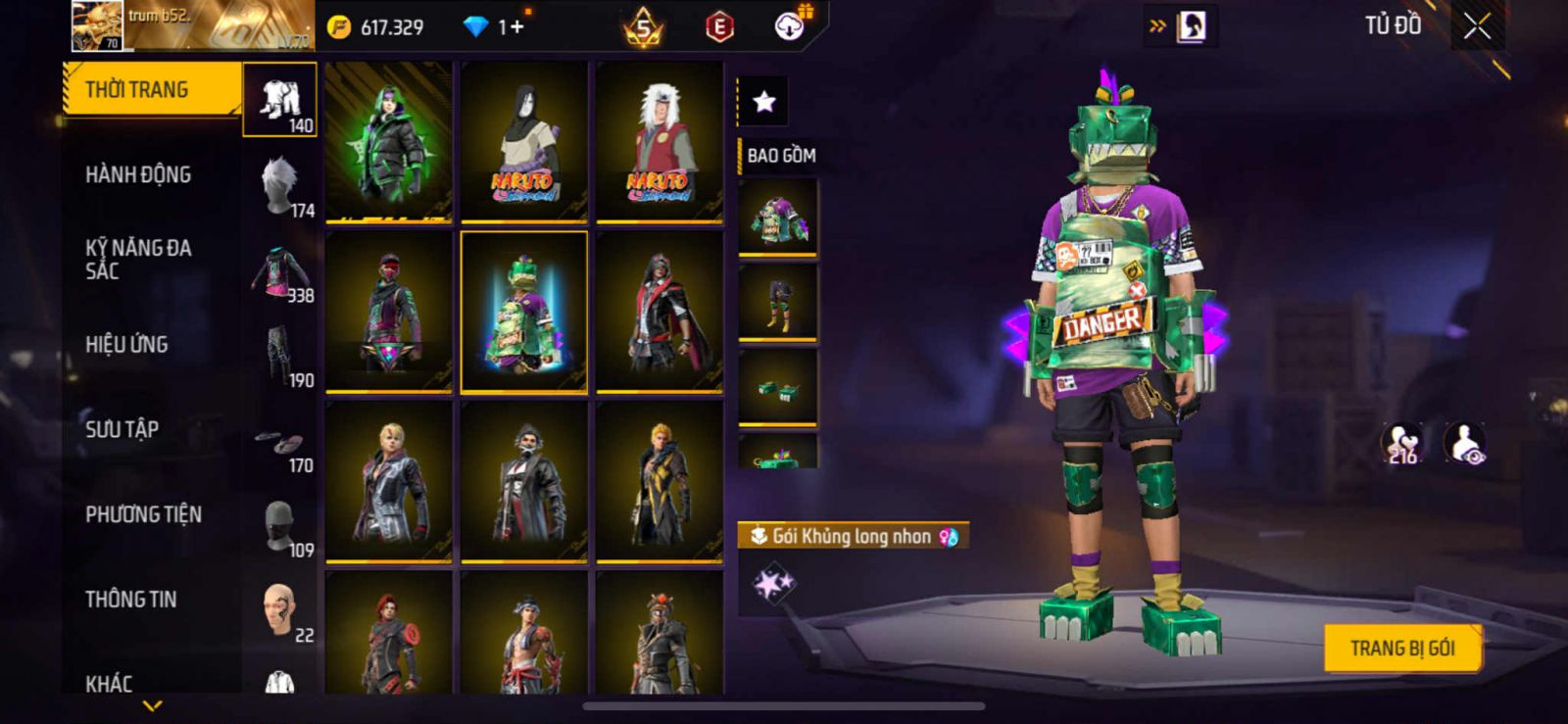Open the HIỆU ỨNG category
The width and height of the screenshot is (1568, 724).
pyautogui.click(x=126, y=345)
